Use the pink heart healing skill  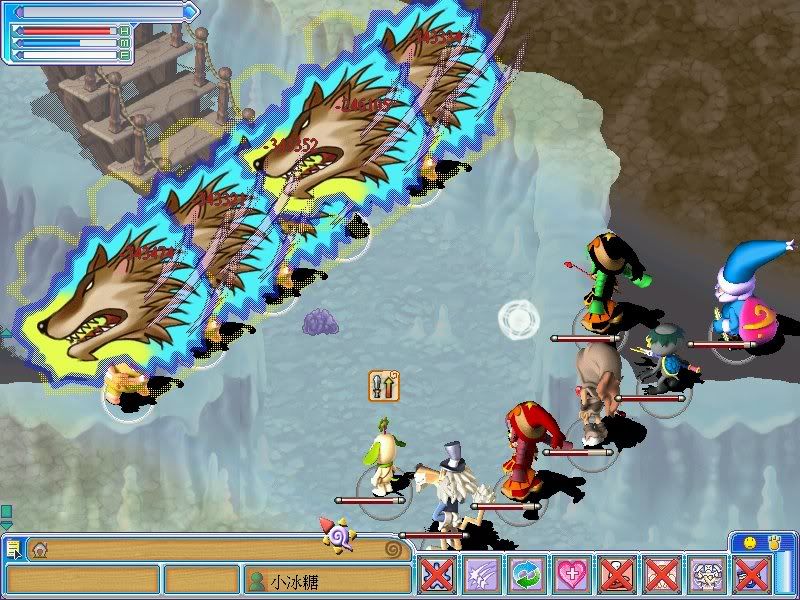[x=572, y=577]
